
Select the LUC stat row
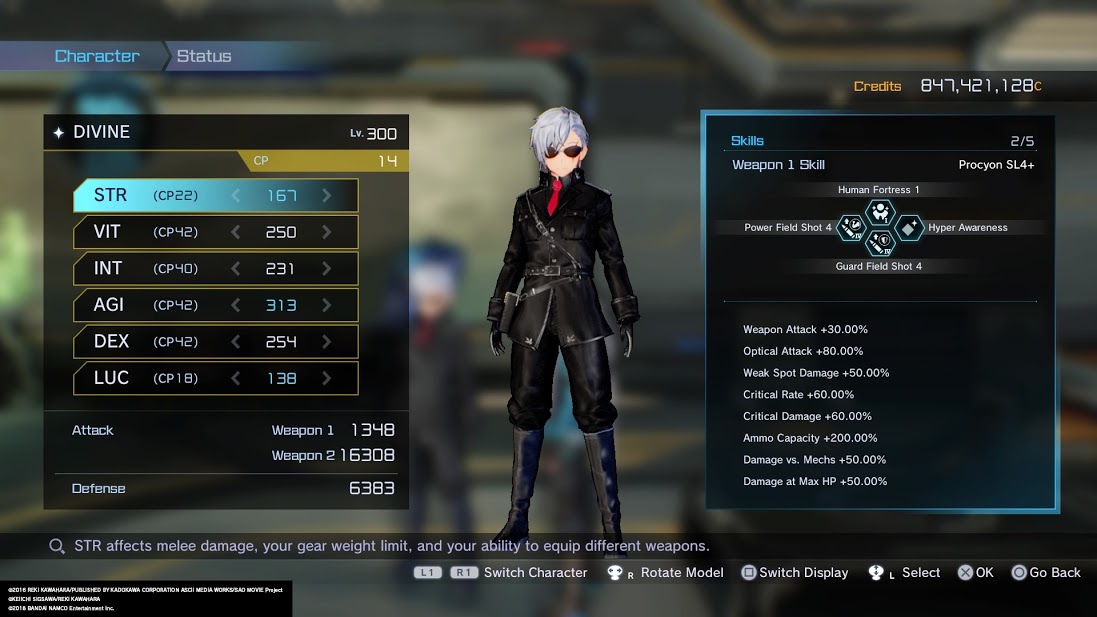(215, 378)
